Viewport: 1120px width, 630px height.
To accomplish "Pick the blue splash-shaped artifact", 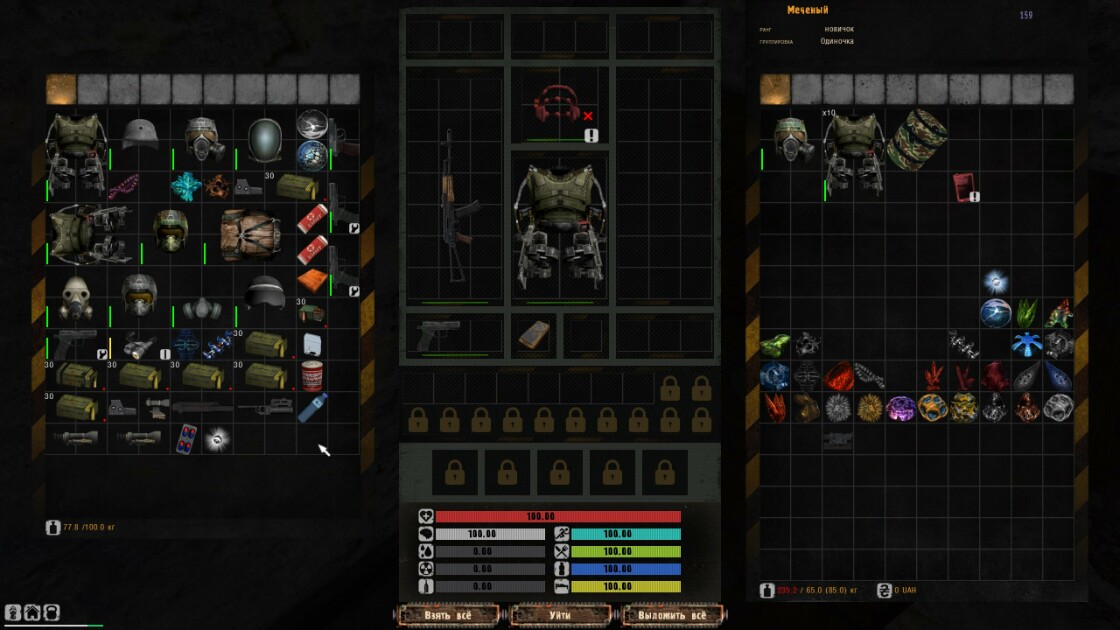I will click(1028, 345).
